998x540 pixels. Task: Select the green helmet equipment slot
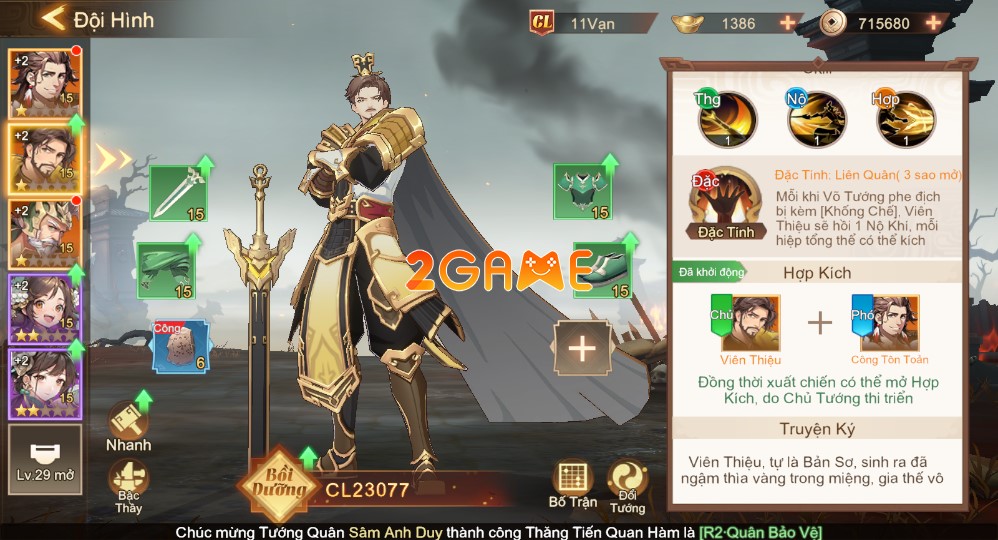[x=164, y=270]
